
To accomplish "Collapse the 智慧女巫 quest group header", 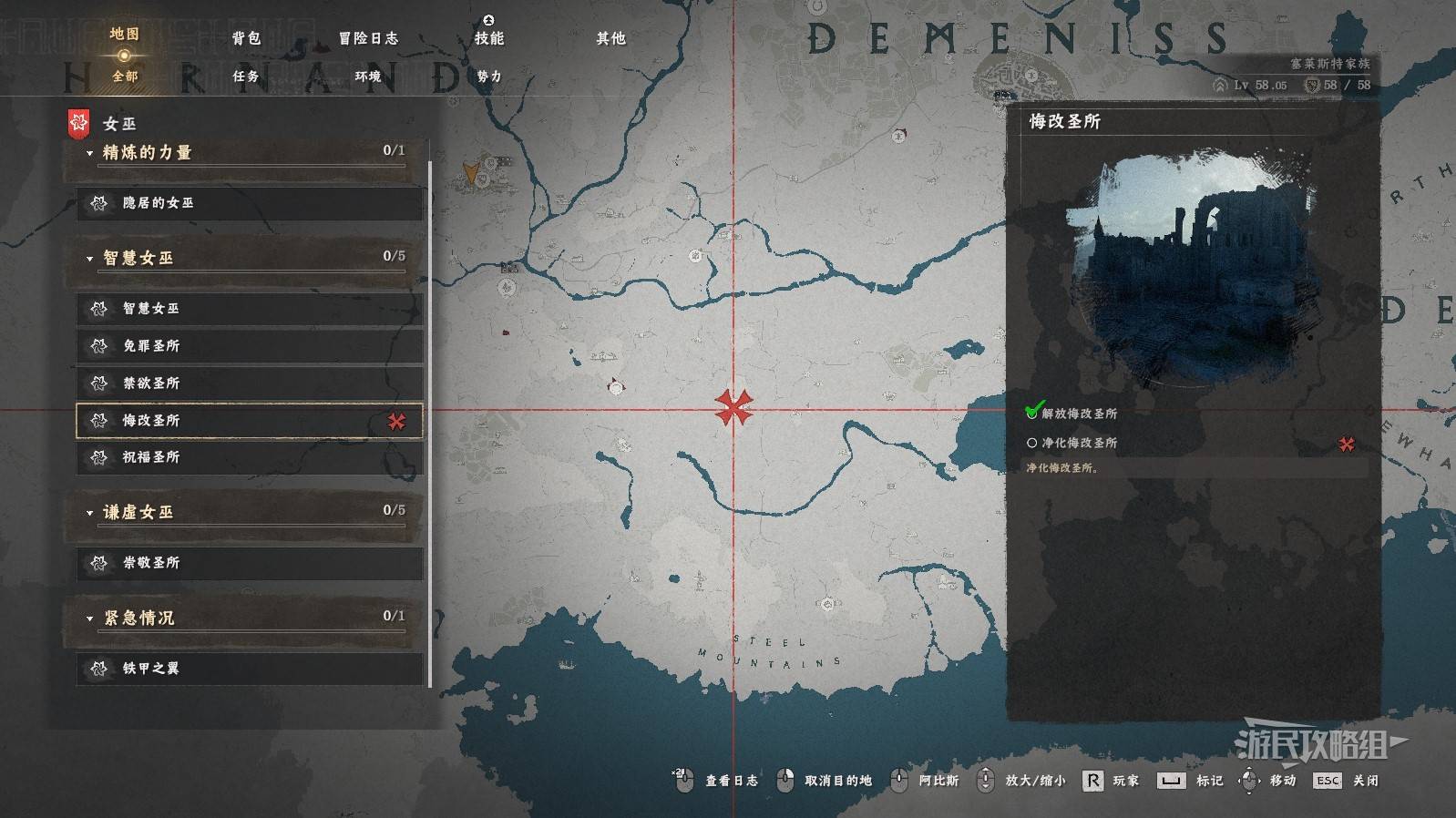I will pyautogui.click(x=137, y=258).
